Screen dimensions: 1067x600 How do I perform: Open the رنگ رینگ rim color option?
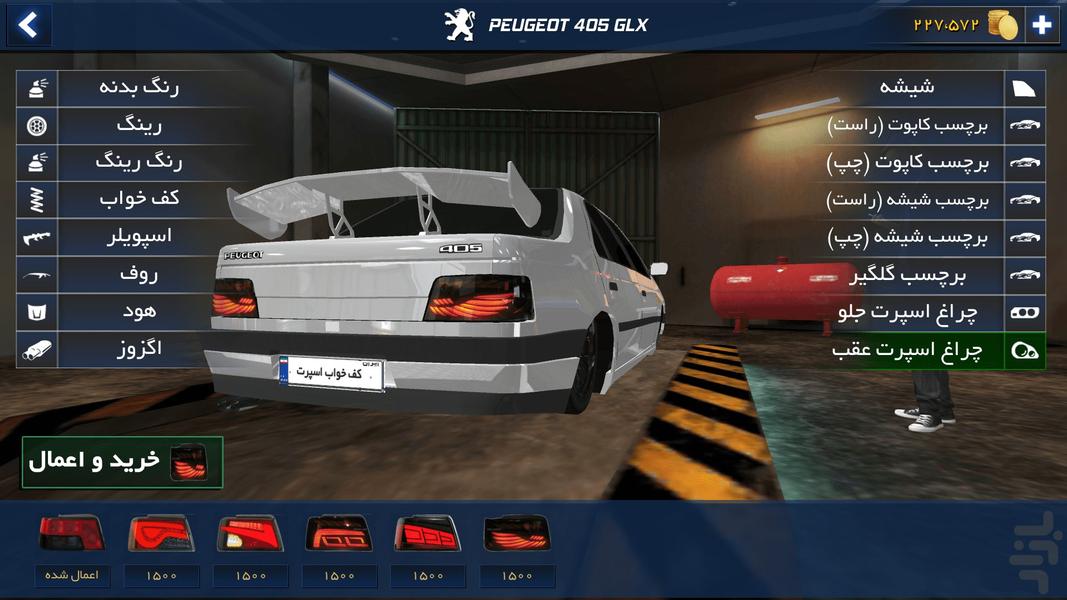click(x=138, y=162)
